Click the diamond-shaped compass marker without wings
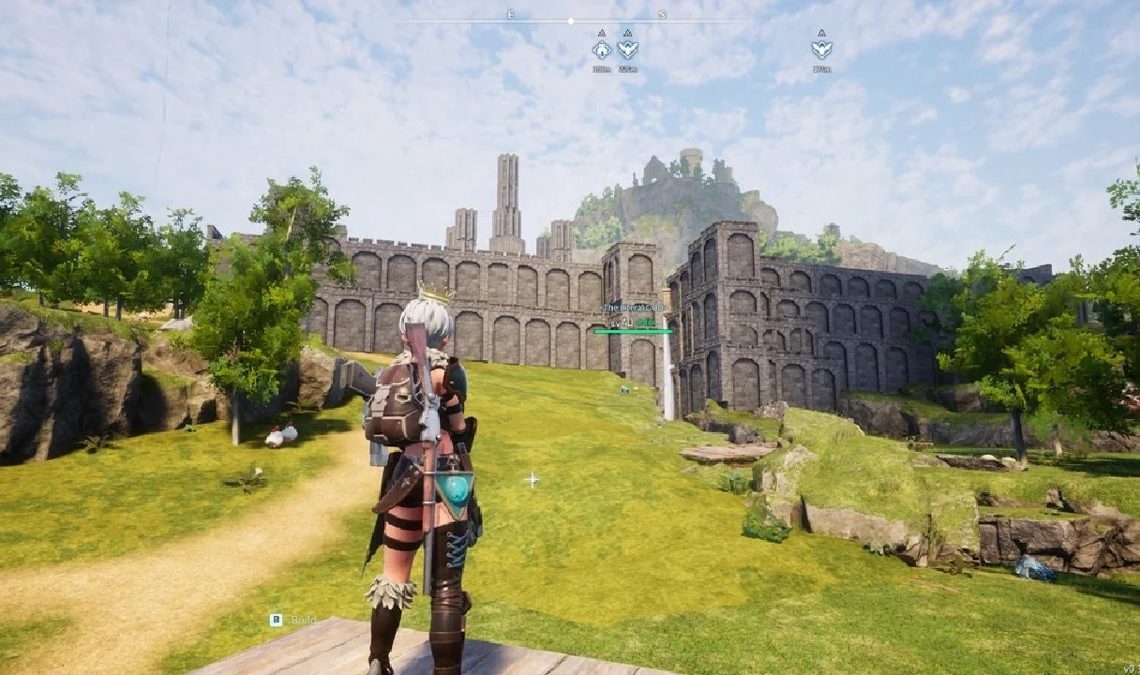Screen dimensions: 1140x675 click(601, 49)
